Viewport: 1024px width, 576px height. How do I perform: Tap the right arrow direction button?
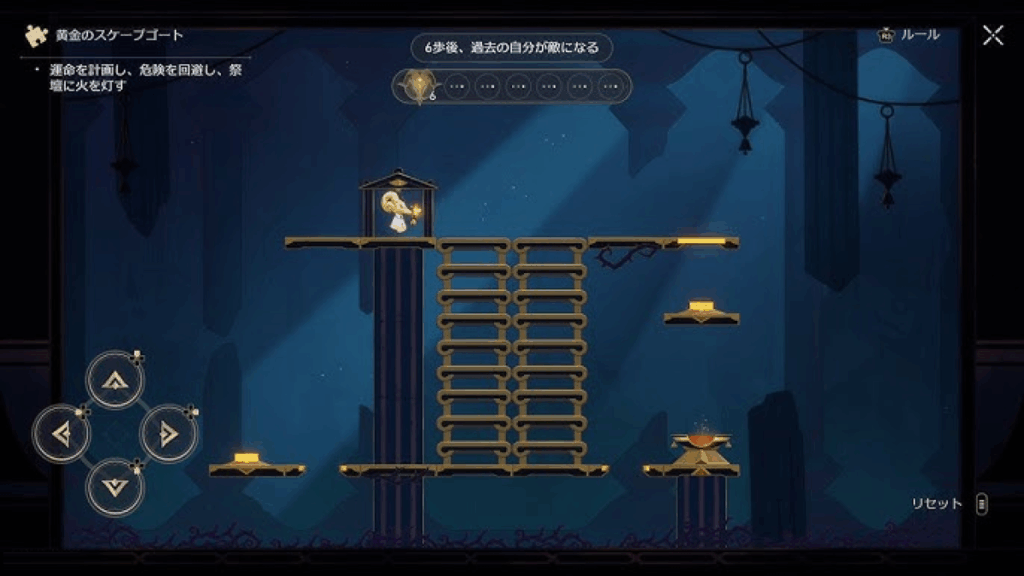click(x=168, y=434)
